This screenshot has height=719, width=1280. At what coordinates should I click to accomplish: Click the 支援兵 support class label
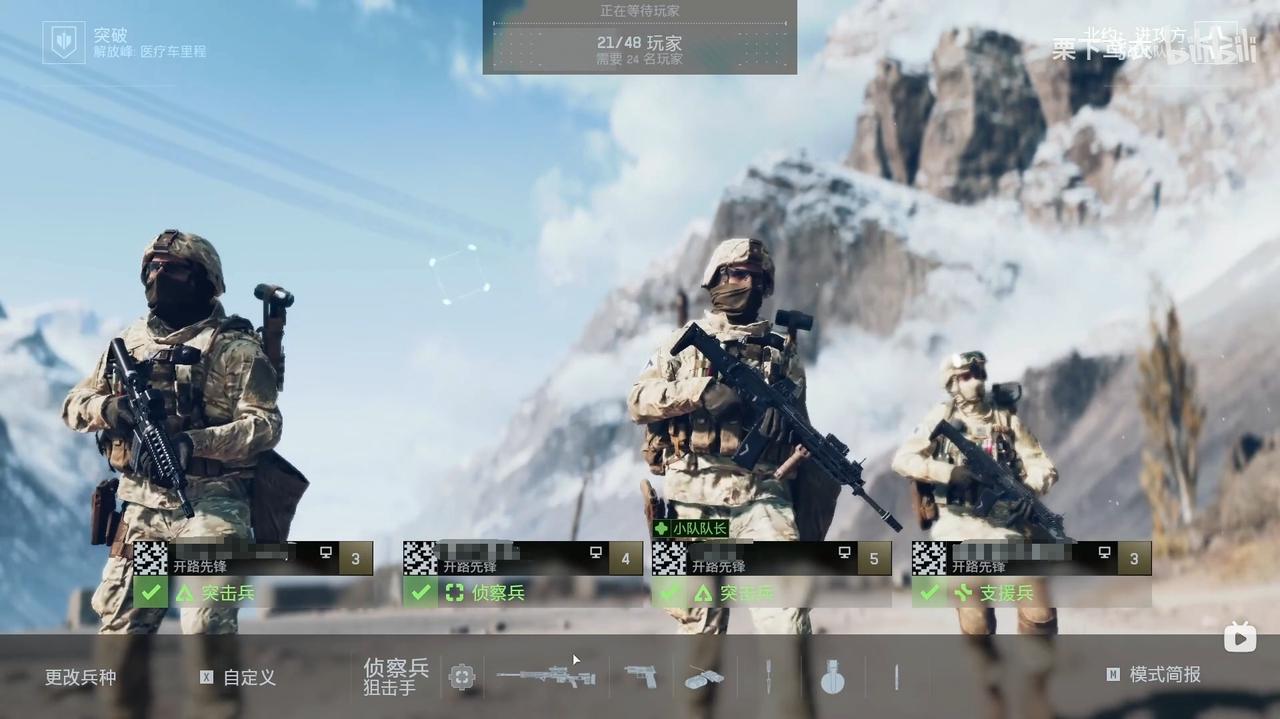(x=1005, y=593)
